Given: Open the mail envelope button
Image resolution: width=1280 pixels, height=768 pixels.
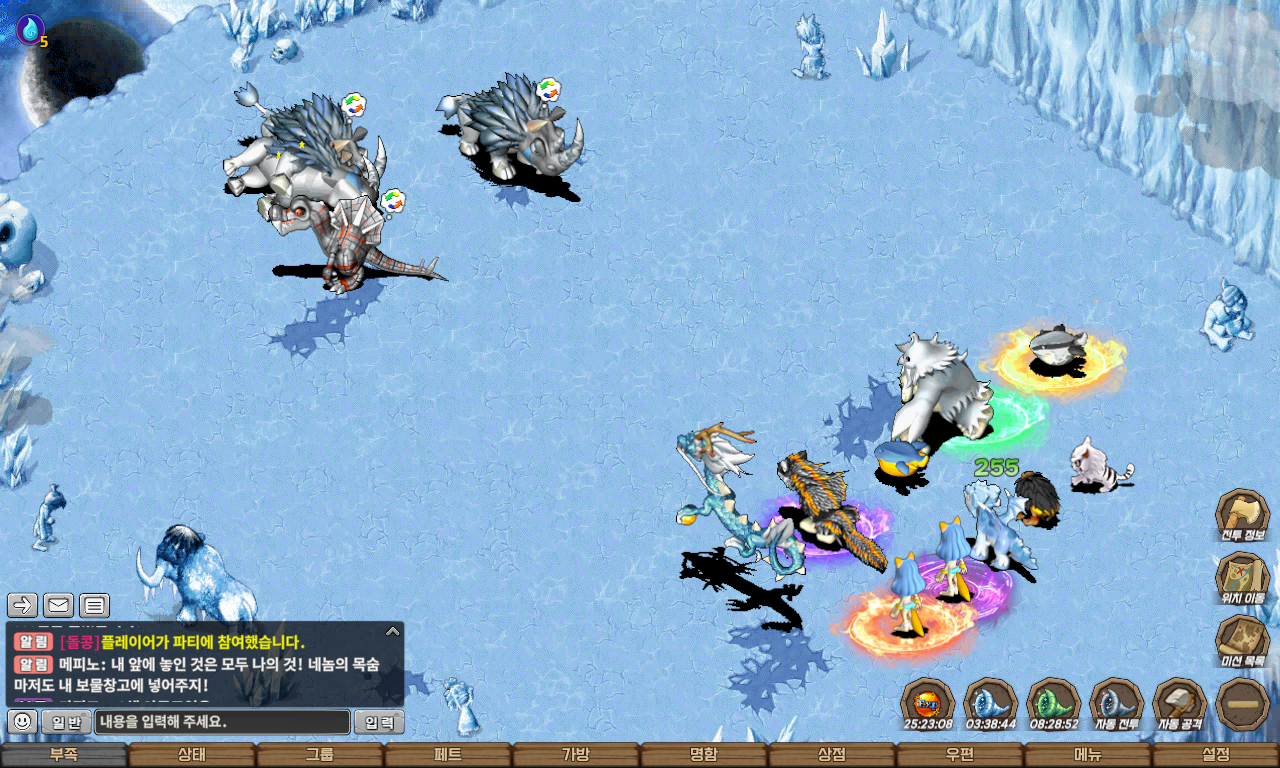Looking at the screenshot, I should pyautogui.click(x=58, y=605).
